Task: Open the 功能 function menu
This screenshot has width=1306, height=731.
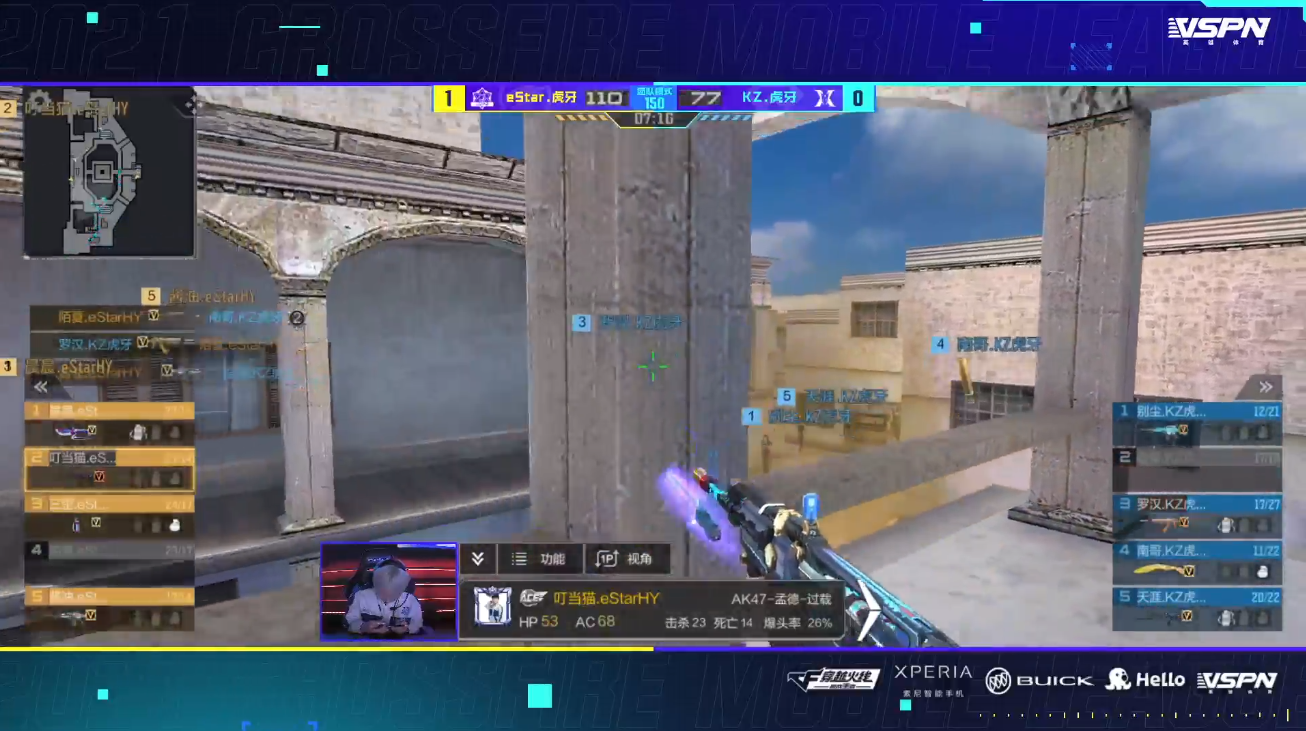Action: click(541, 559)
